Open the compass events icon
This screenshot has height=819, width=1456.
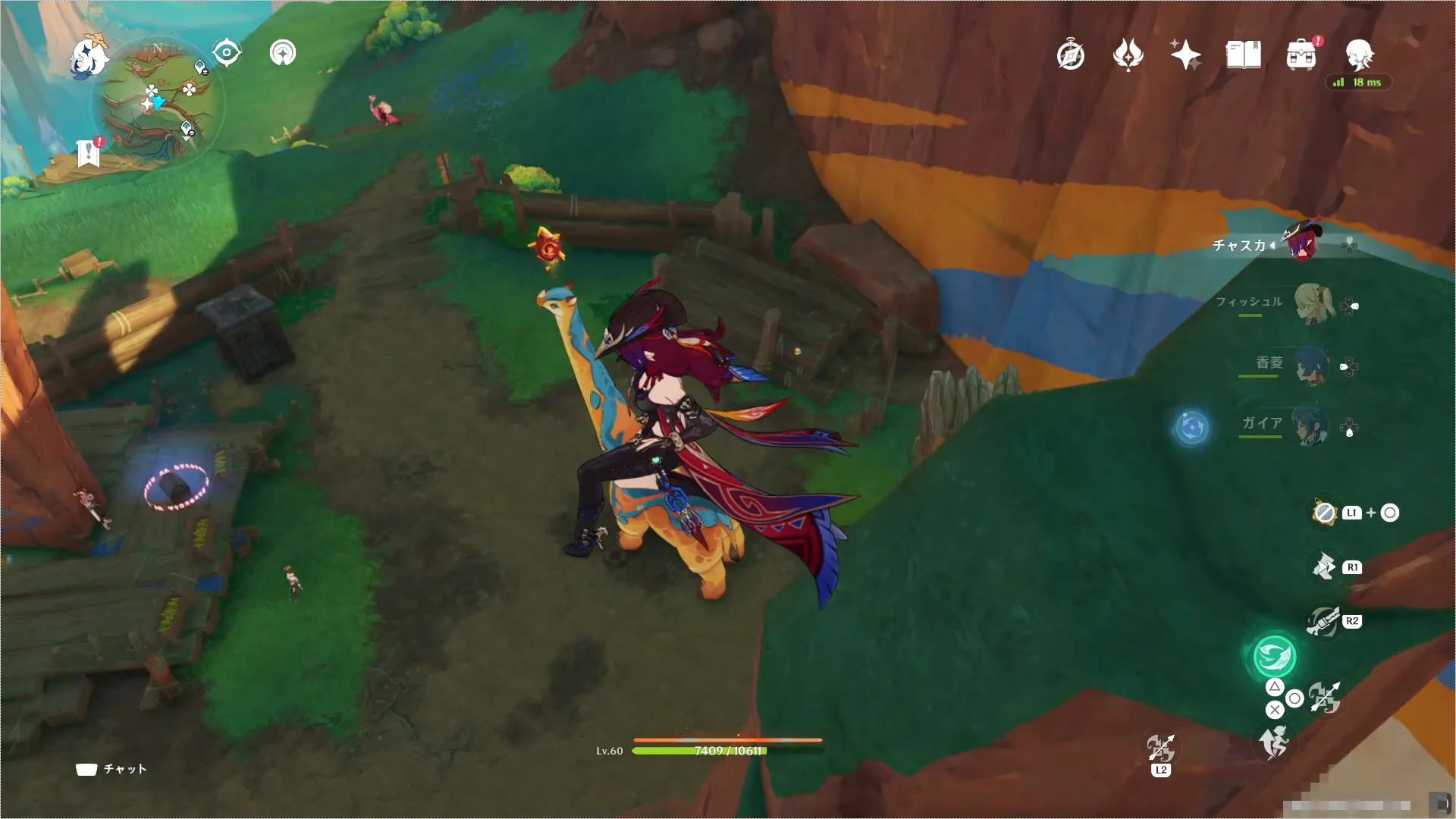pyautogui.click(x=1070, y=55)
